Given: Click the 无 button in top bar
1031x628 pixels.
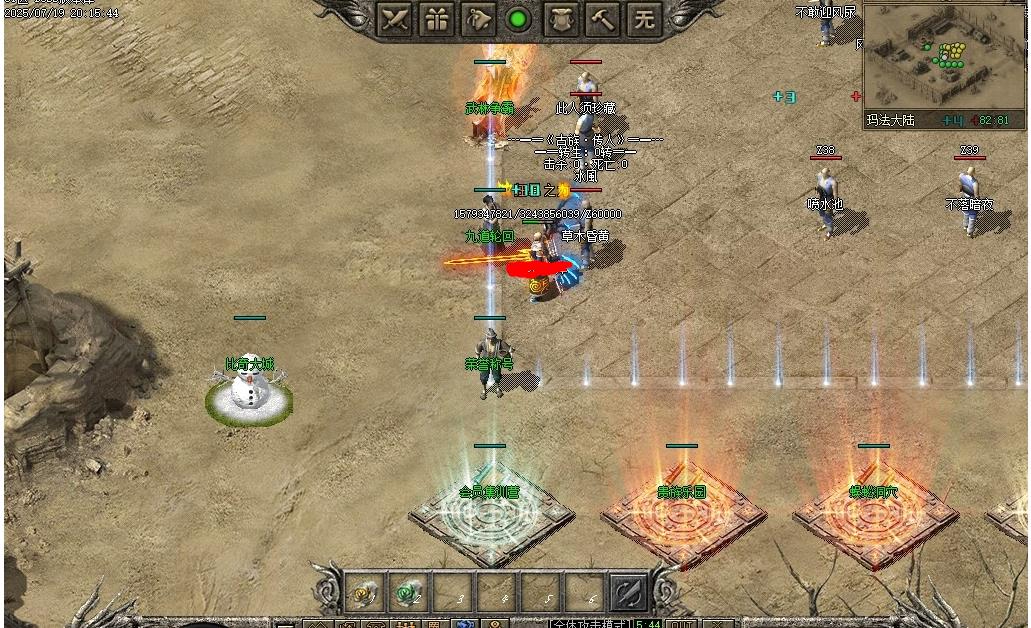Looking at the screenshot, I should coord(645,19).
